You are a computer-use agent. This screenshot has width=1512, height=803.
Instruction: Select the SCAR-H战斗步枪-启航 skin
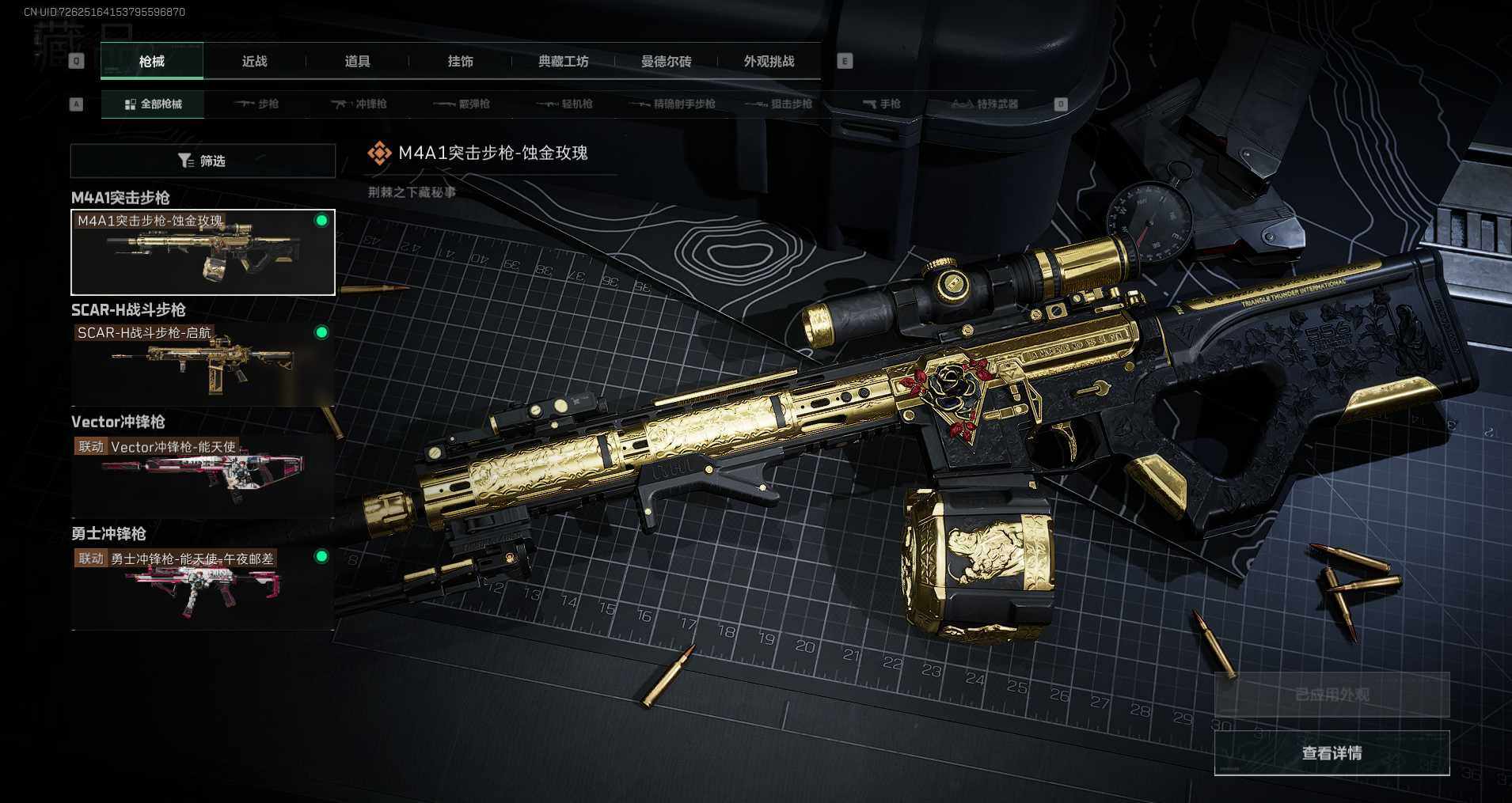tap(203, 364)
